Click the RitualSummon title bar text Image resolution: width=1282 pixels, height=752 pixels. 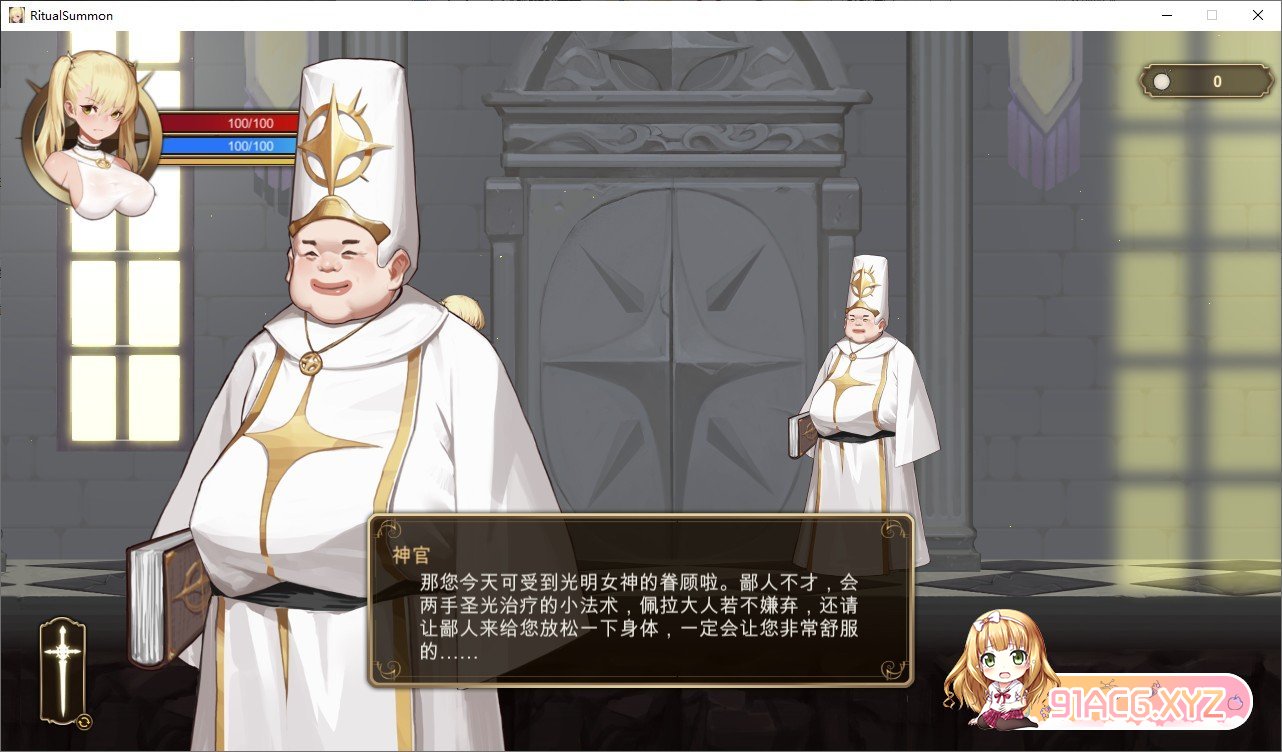[70, 15]
